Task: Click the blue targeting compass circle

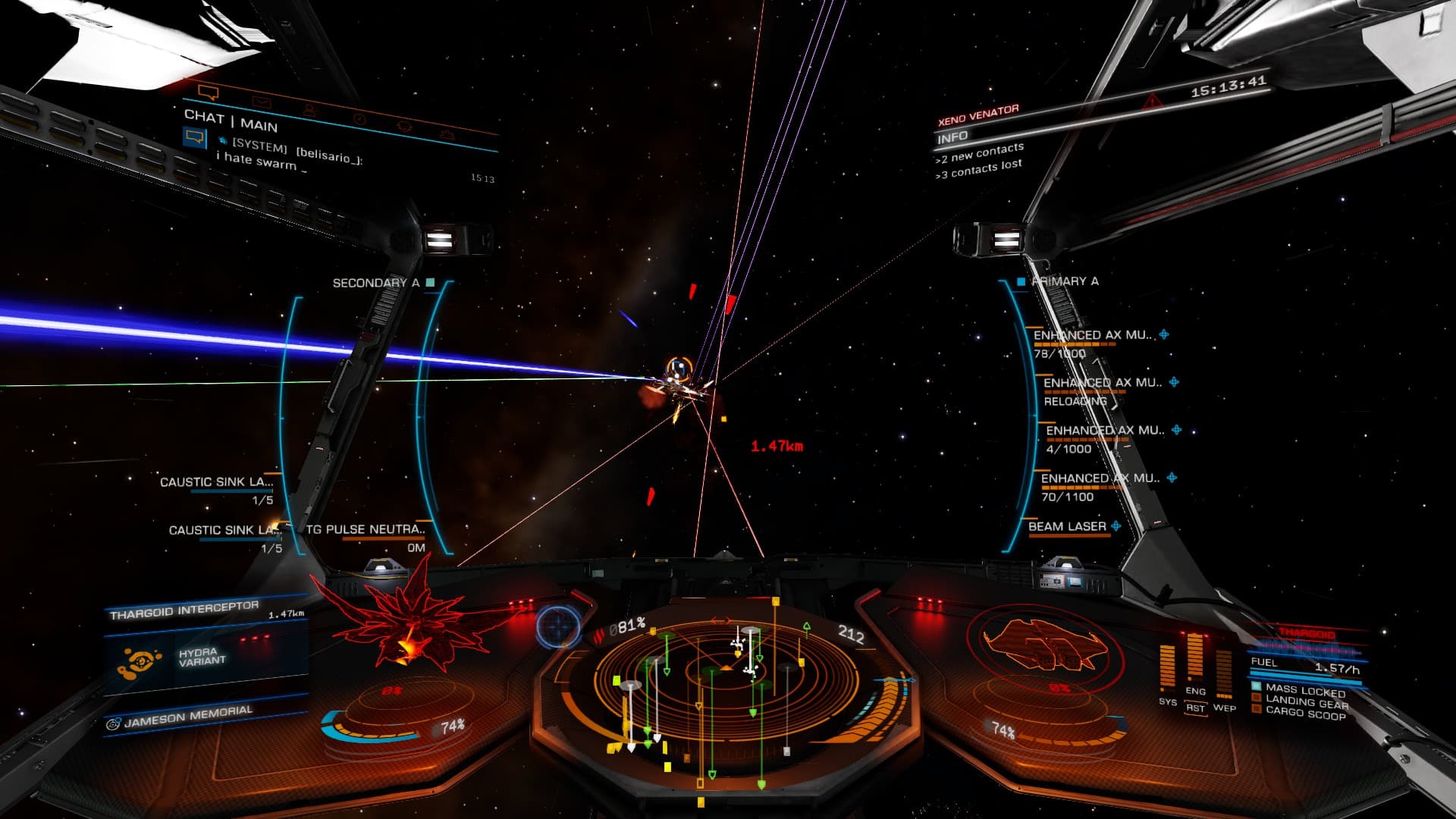Action: 559,626
